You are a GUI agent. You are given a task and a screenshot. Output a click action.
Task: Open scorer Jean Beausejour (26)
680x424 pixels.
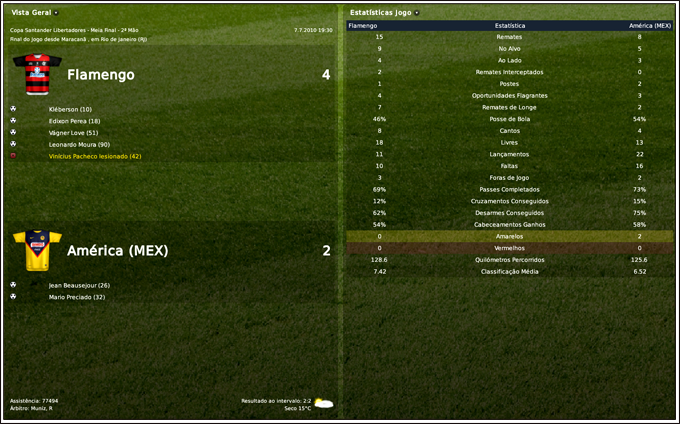[79, 285]
